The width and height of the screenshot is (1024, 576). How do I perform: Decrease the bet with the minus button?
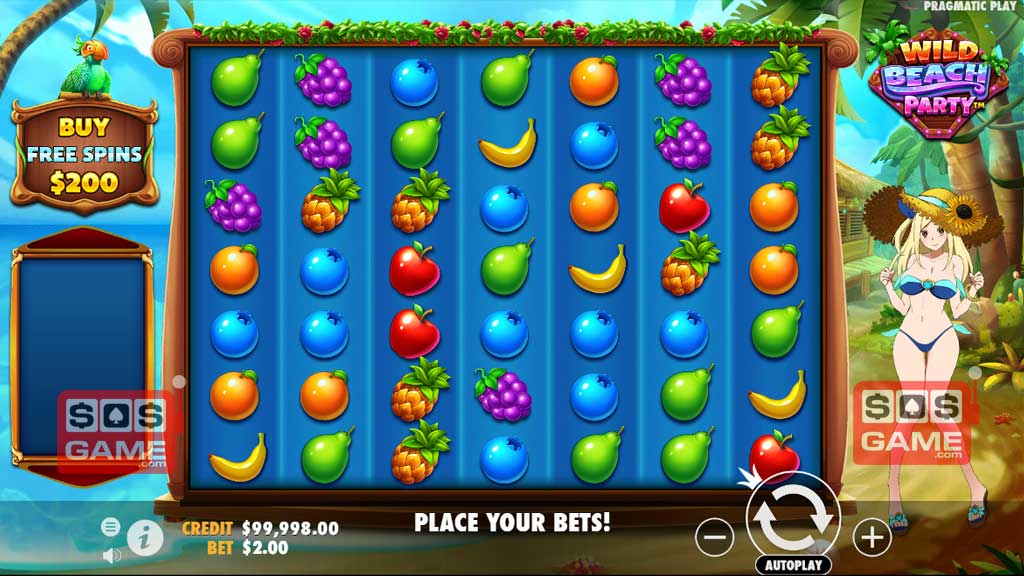[x=714, y=538]
